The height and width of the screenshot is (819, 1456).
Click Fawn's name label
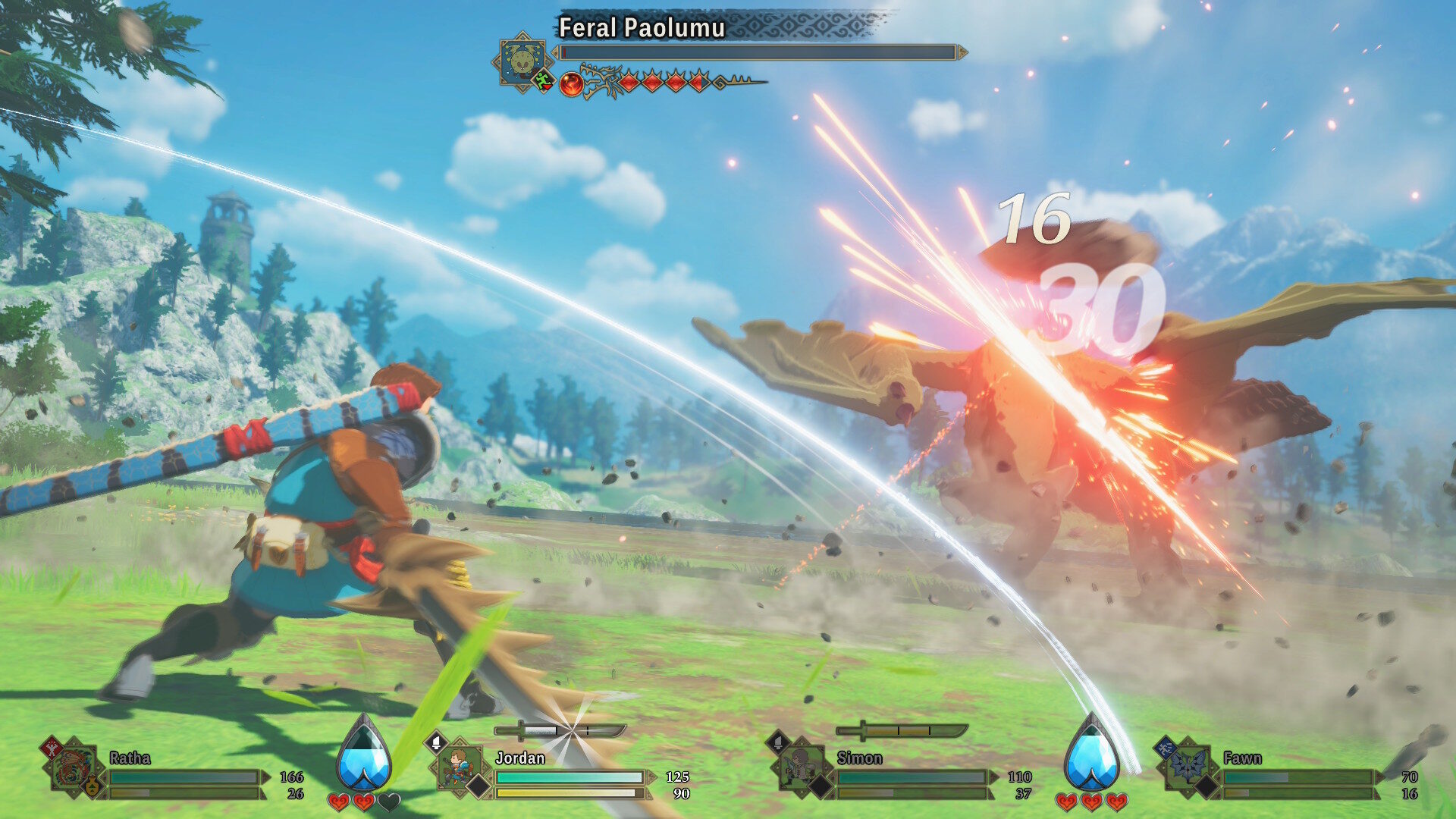coord(1241,758)
